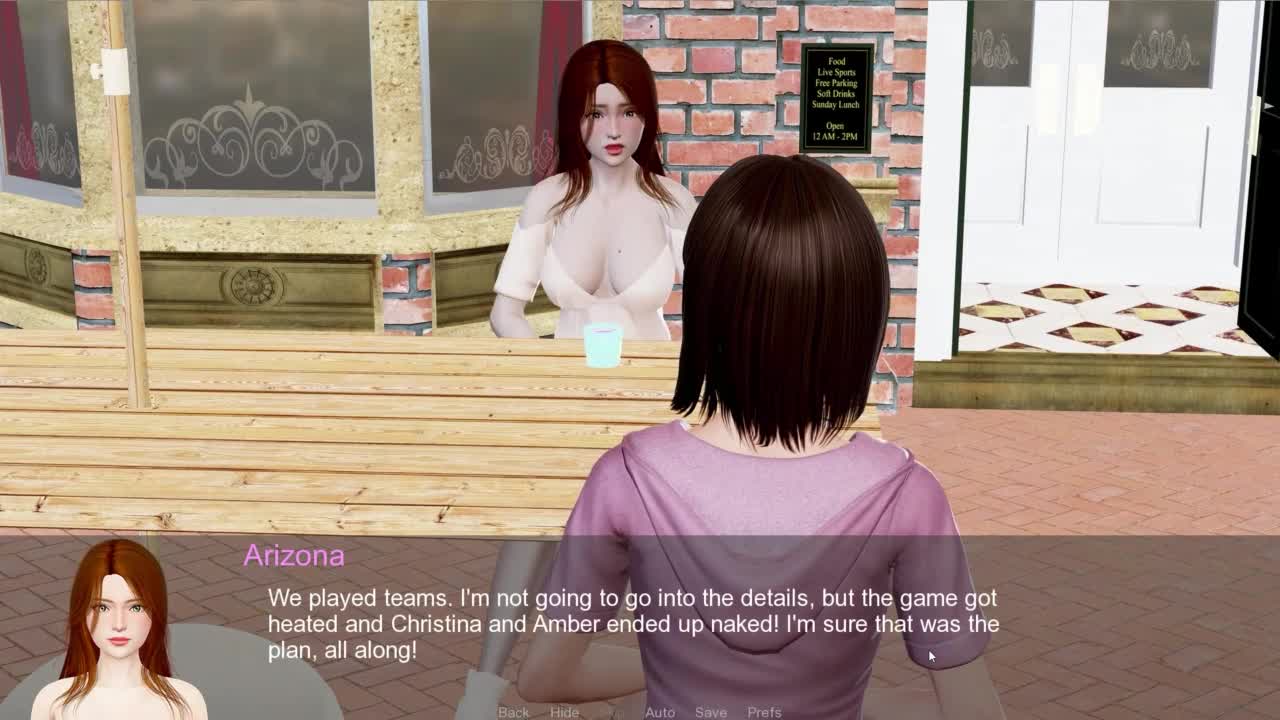This screenshot has width=1280, height=720.
Task: Go back to the previous dialogue line
Action: (x=513, y=712)
